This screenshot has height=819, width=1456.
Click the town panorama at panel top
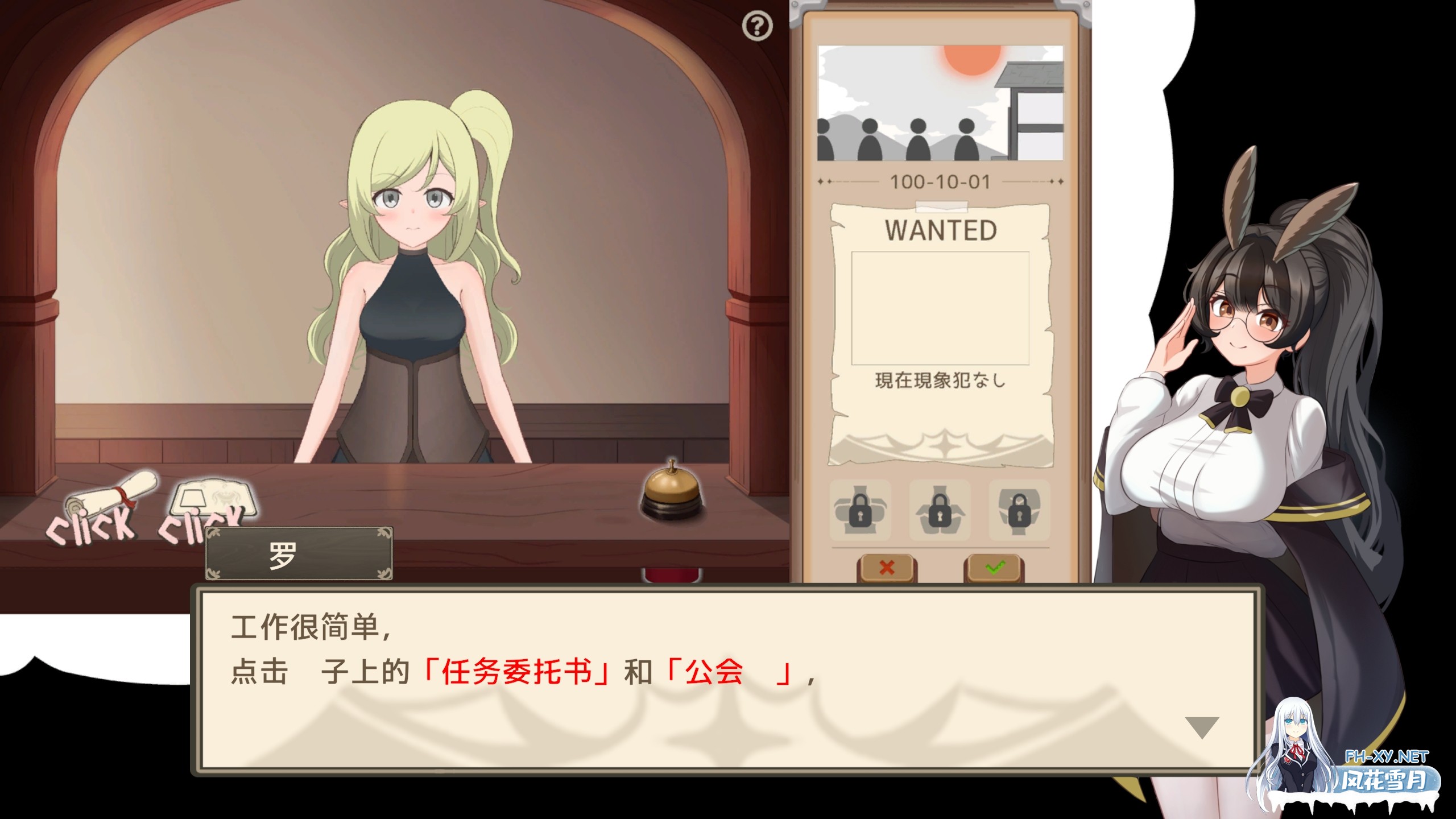(940, 102)
